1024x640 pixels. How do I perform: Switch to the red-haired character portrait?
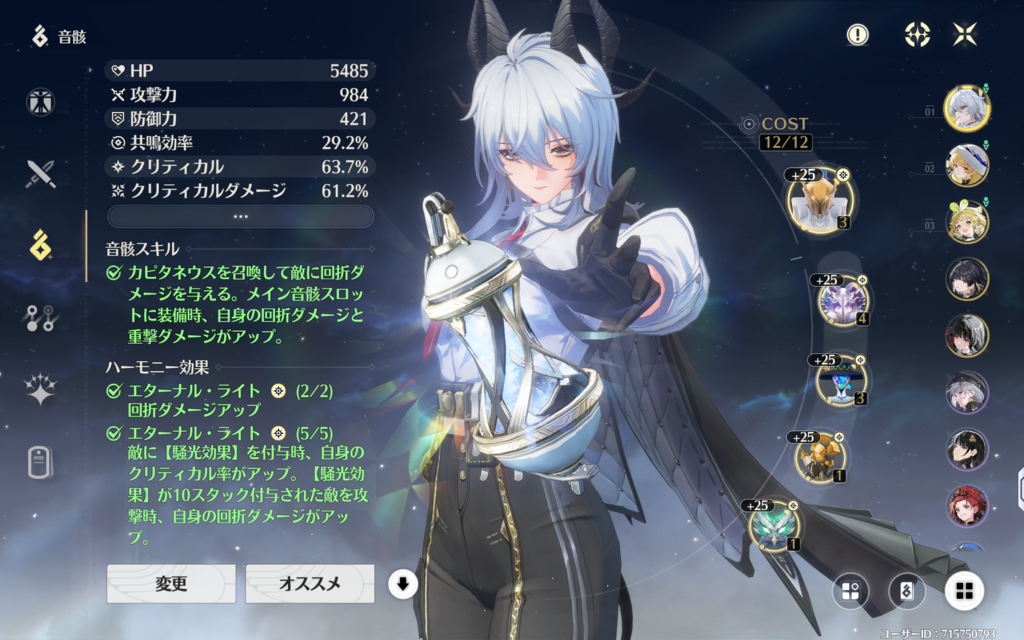[967, 507]
